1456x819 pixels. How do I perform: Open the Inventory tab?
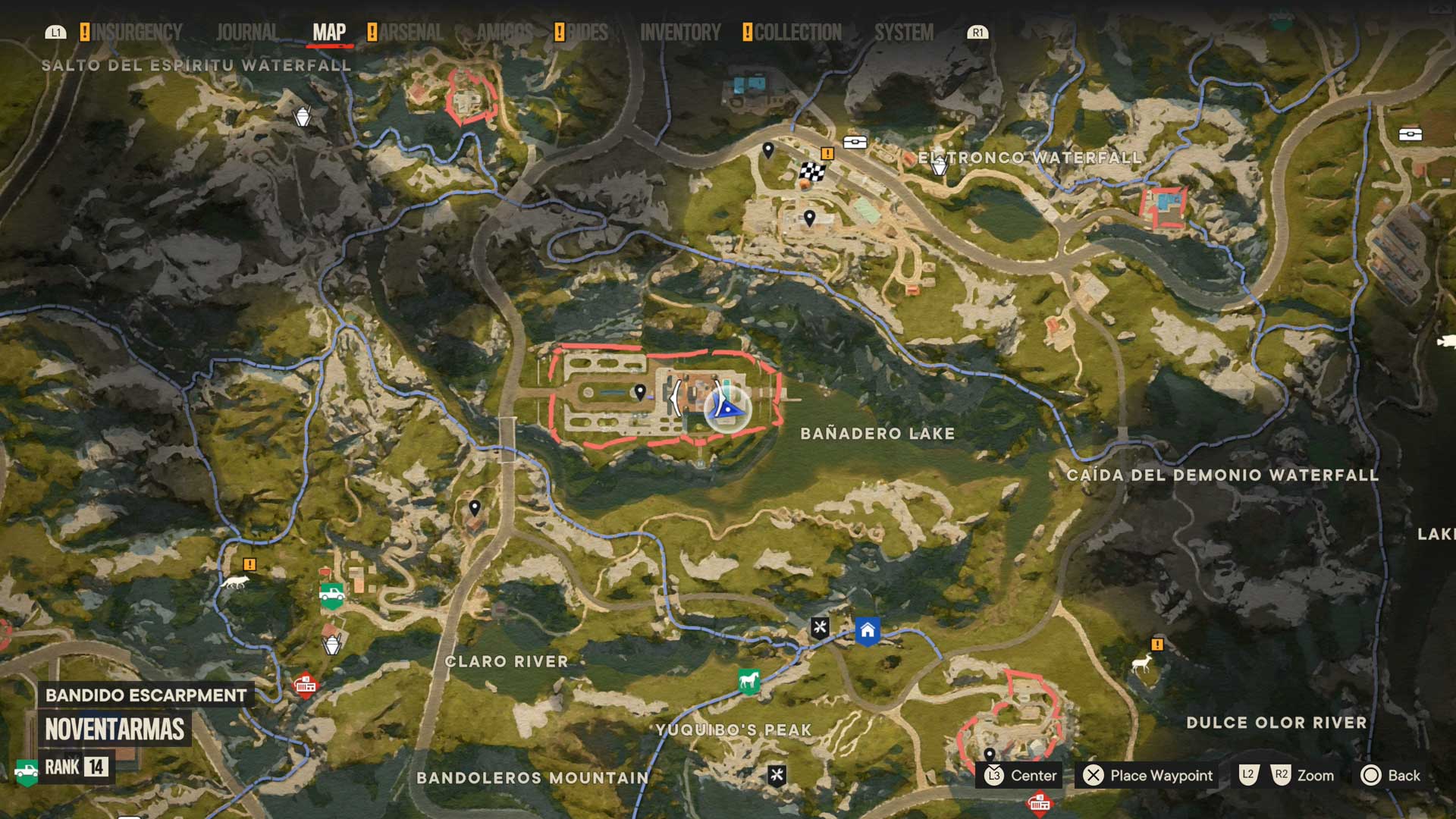pyautogui.click(x=680, y=33)
